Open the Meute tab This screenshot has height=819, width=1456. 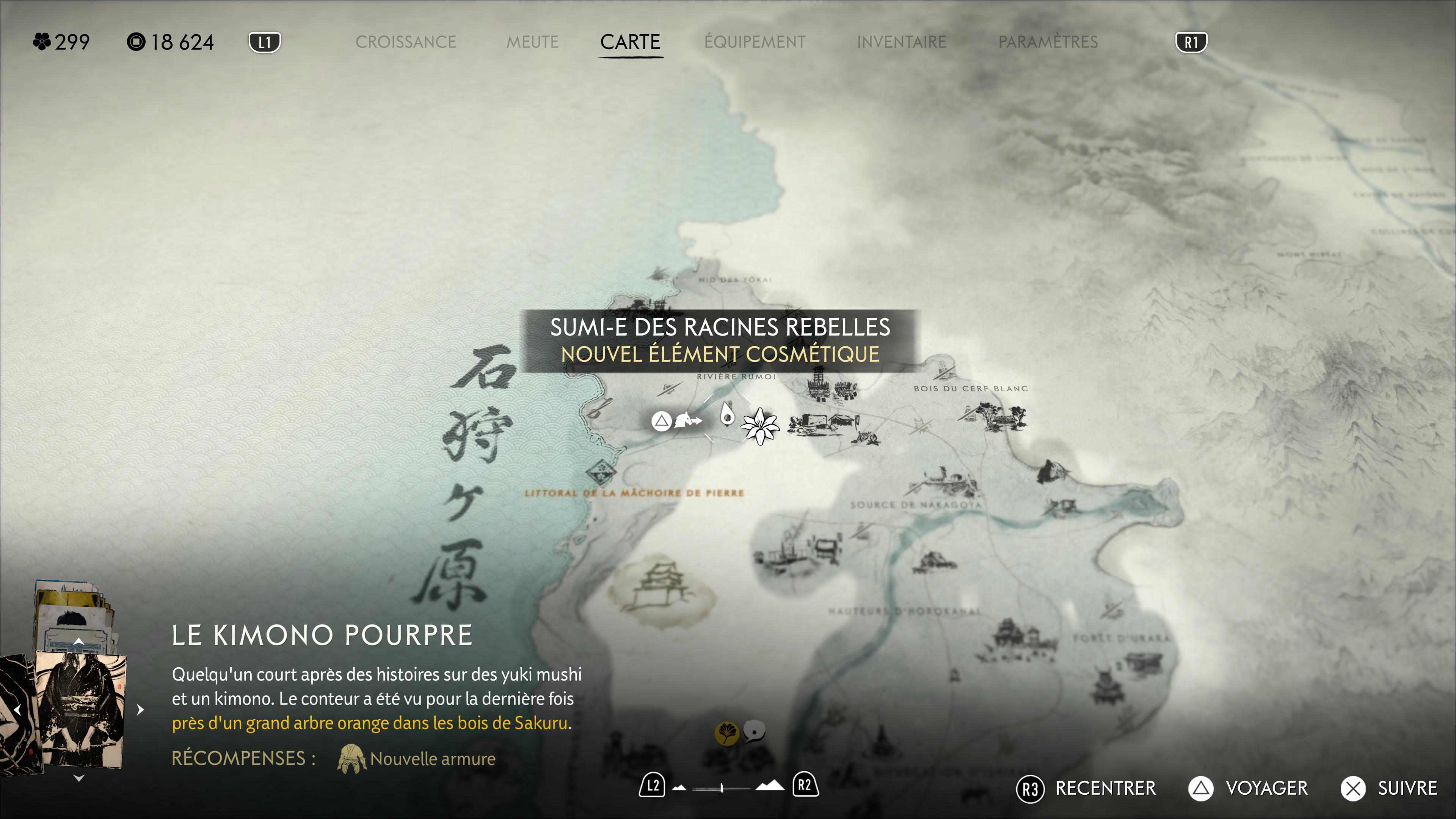click(x=532, y=42)
